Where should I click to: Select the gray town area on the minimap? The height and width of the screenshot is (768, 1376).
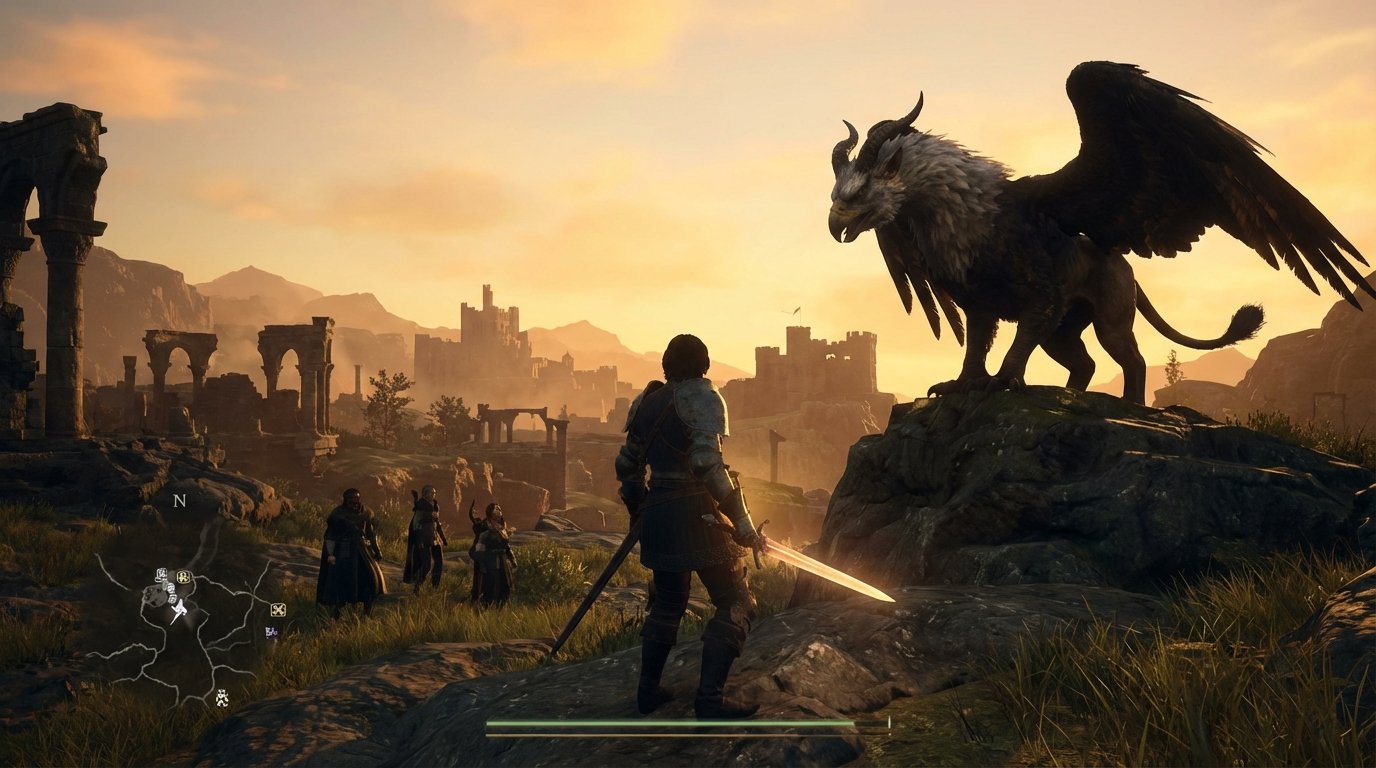pos(154,595)
